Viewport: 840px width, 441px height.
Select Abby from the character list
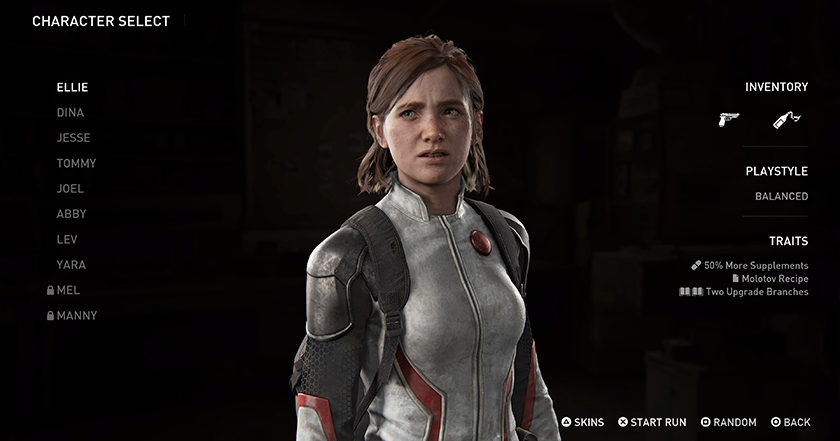(71, 214)
